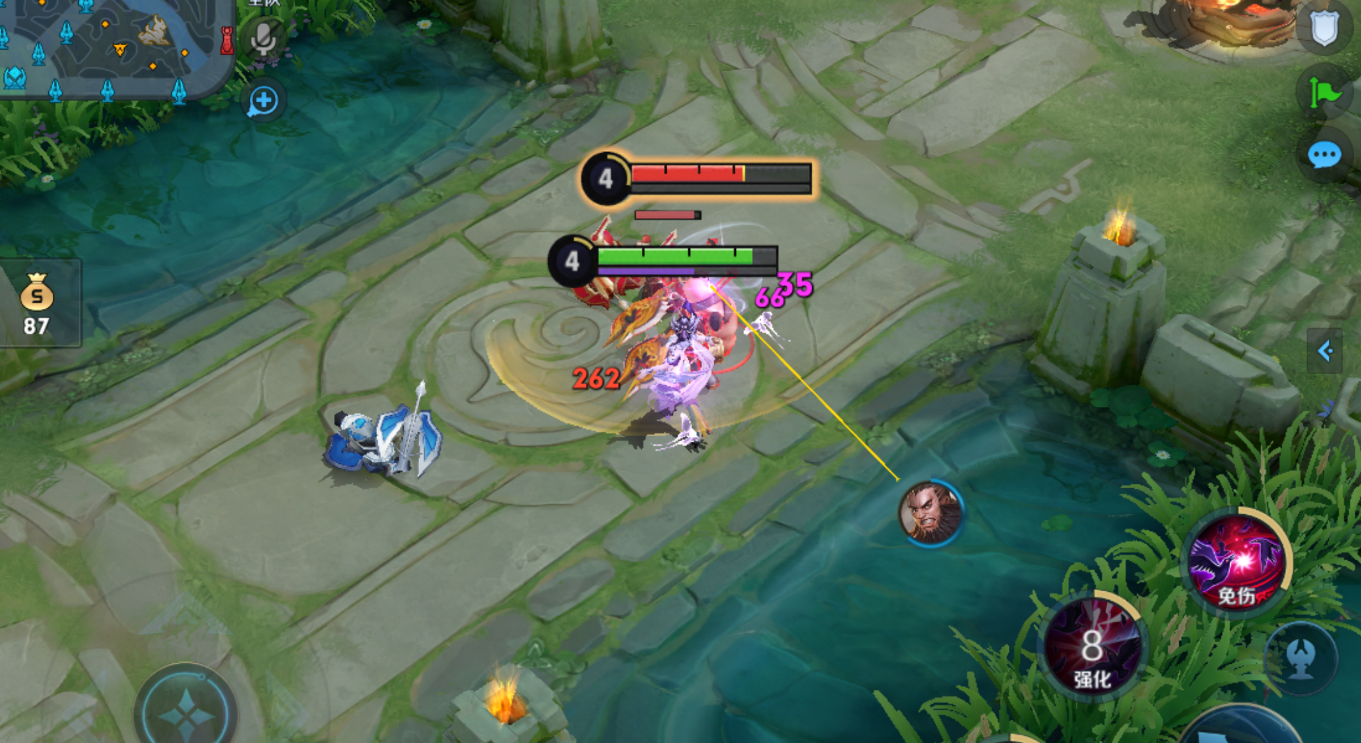
Task: Tap the white shield icon
Action: tap(1324, 28)
